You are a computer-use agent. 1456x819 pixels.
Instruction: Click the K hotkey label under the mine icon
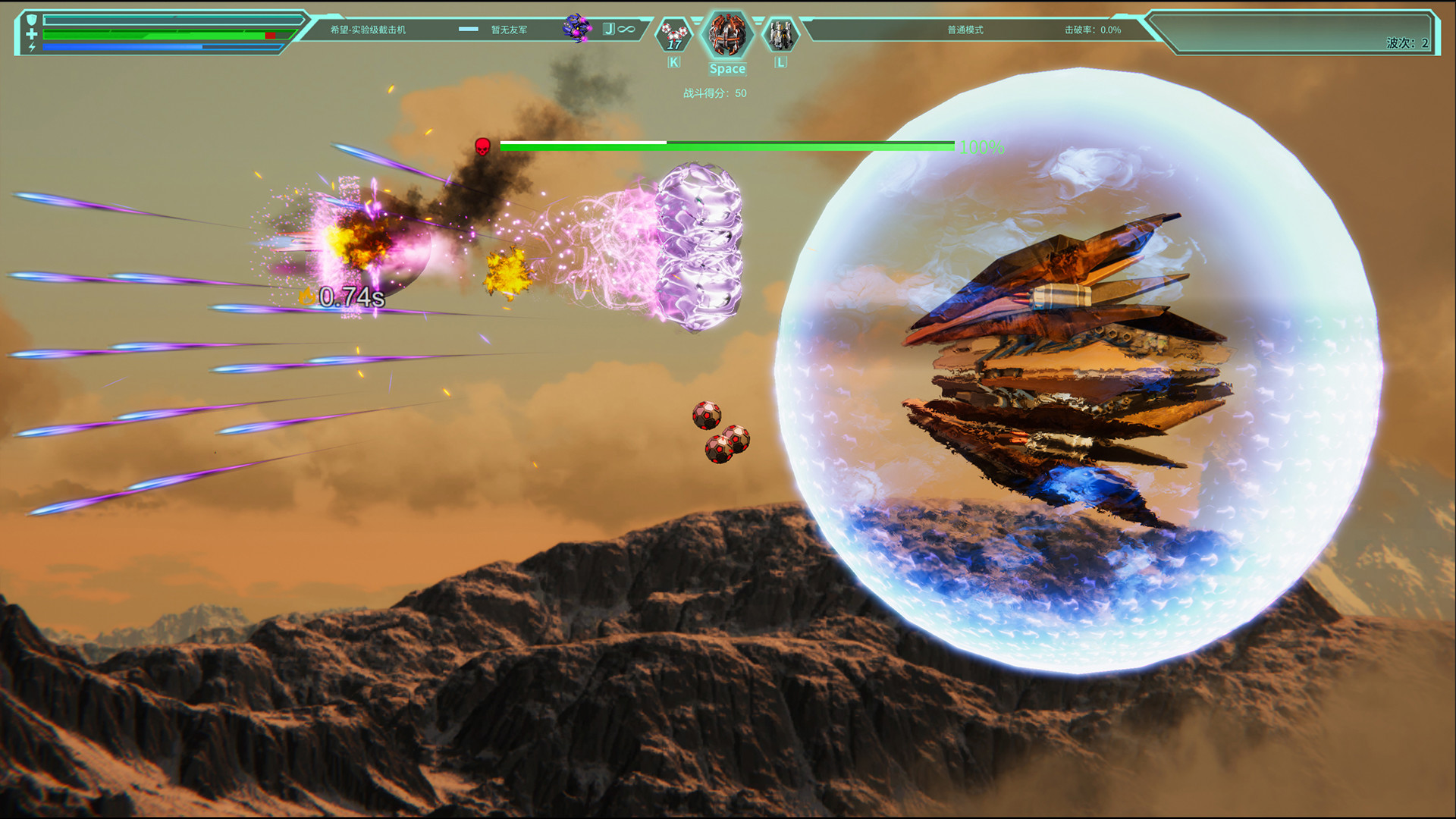672,63
